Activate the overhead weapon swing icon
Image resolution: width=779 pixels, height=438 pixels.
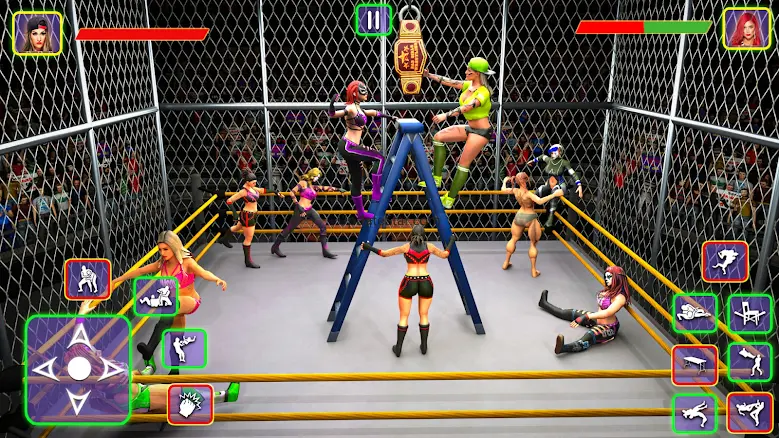point(749,362)
